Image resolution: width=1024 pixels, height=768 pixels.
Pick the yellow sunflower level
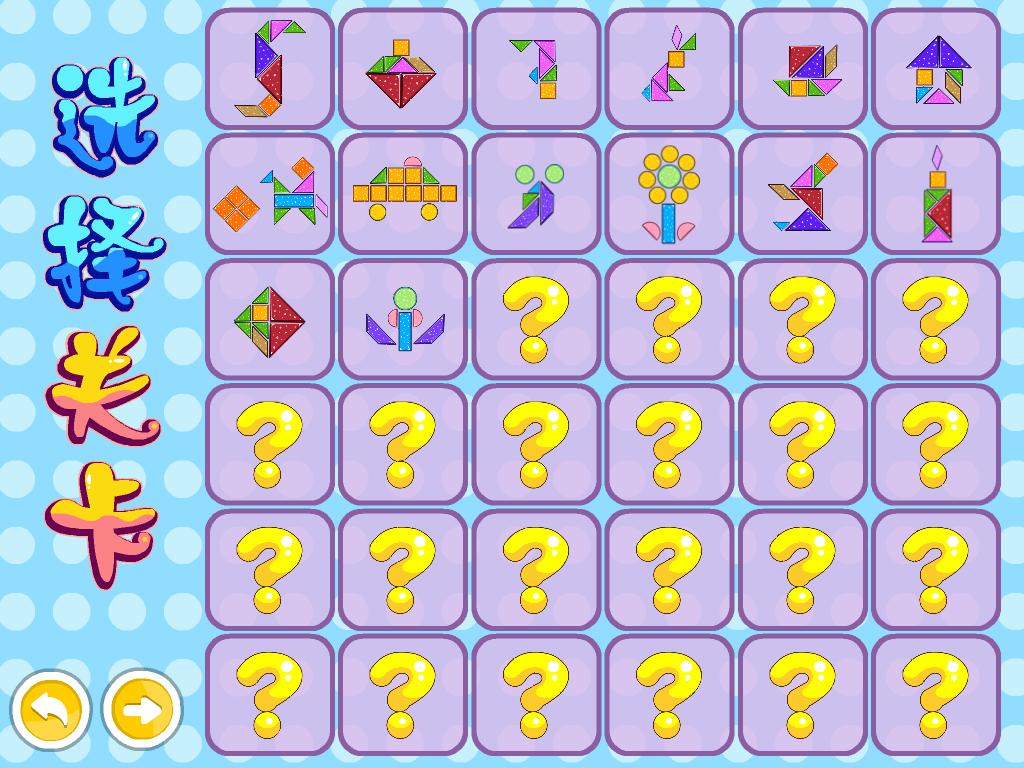click(x=669, y=194)
